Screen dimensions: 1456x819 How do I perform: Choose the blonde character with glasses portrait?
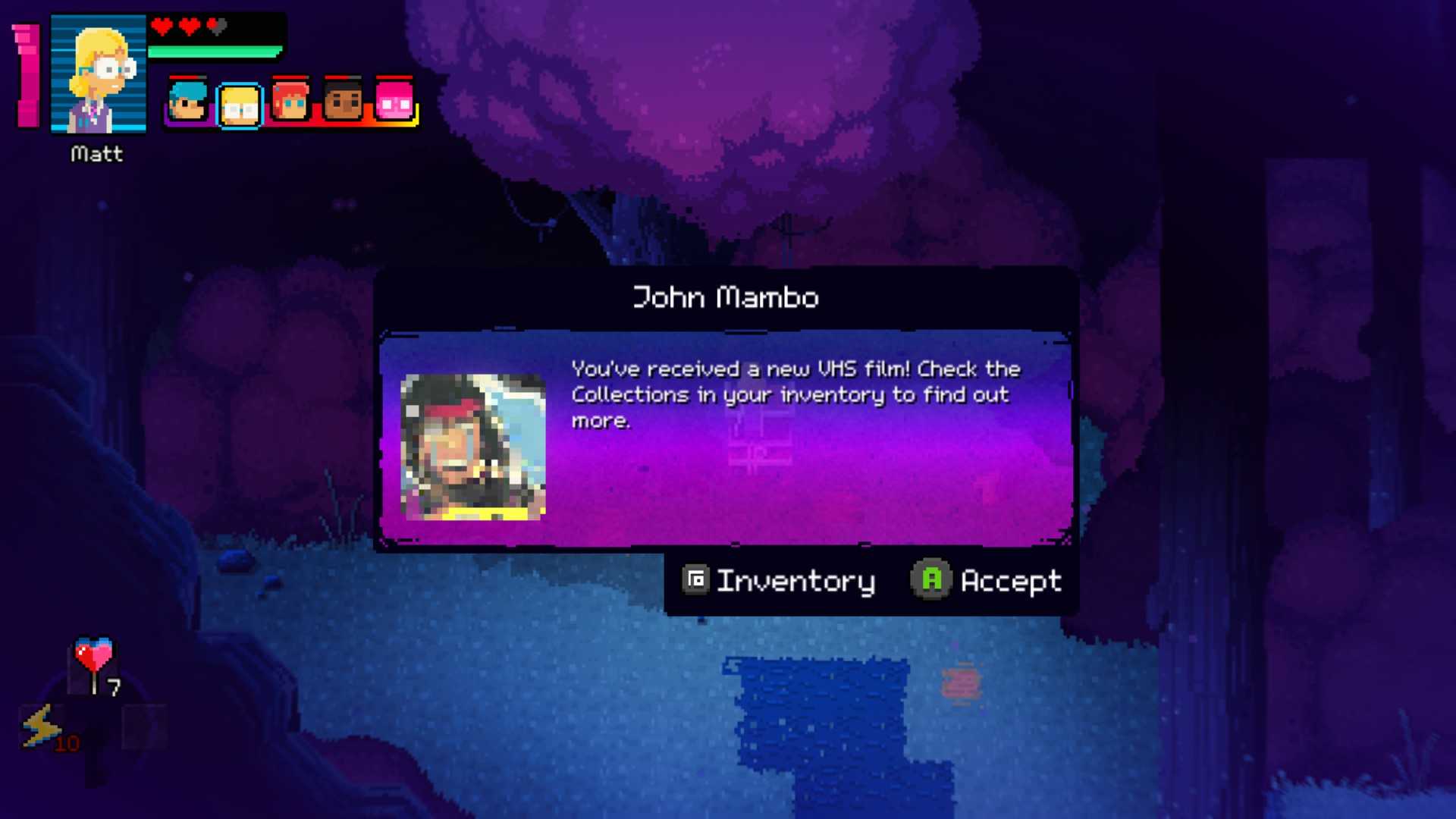pos(240,105)
